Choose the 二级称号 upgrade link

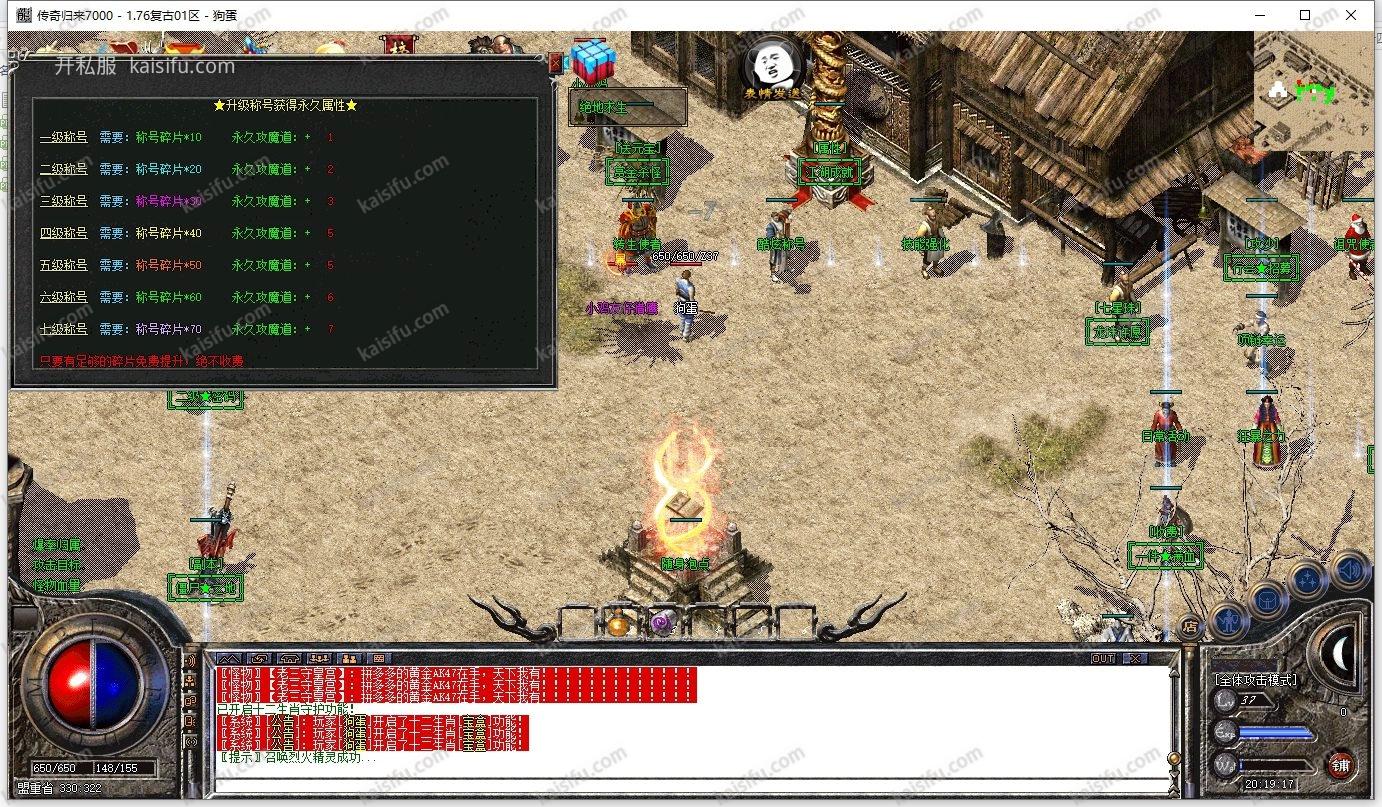pyautogui.click(x=63, y=170)
